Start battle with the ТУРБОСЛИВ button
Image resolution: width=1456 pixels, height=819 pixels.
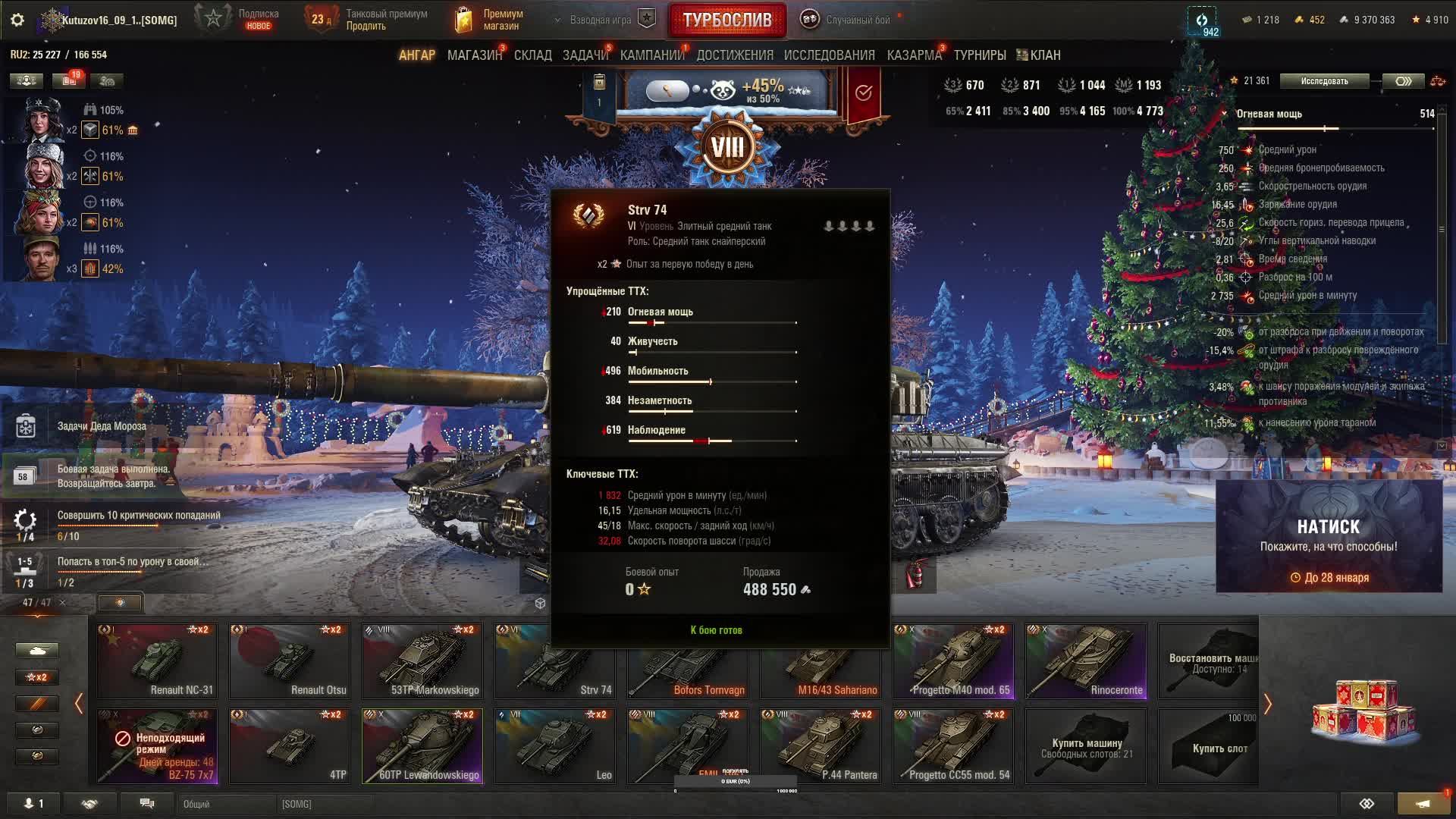[x=726, y=20]
